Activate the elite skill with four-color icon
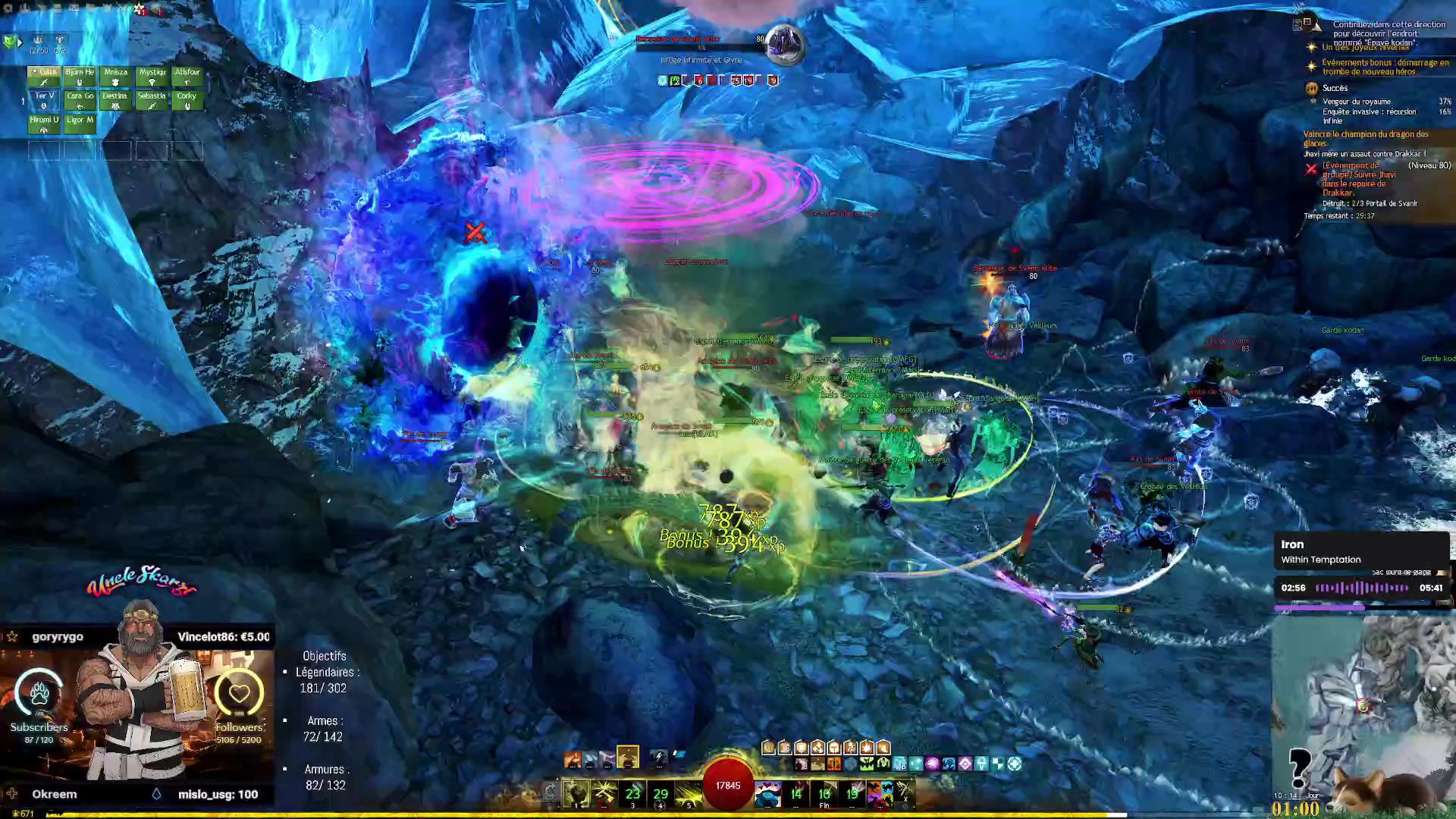Viewport: 1456px width, 819px height. pos(880,793)
